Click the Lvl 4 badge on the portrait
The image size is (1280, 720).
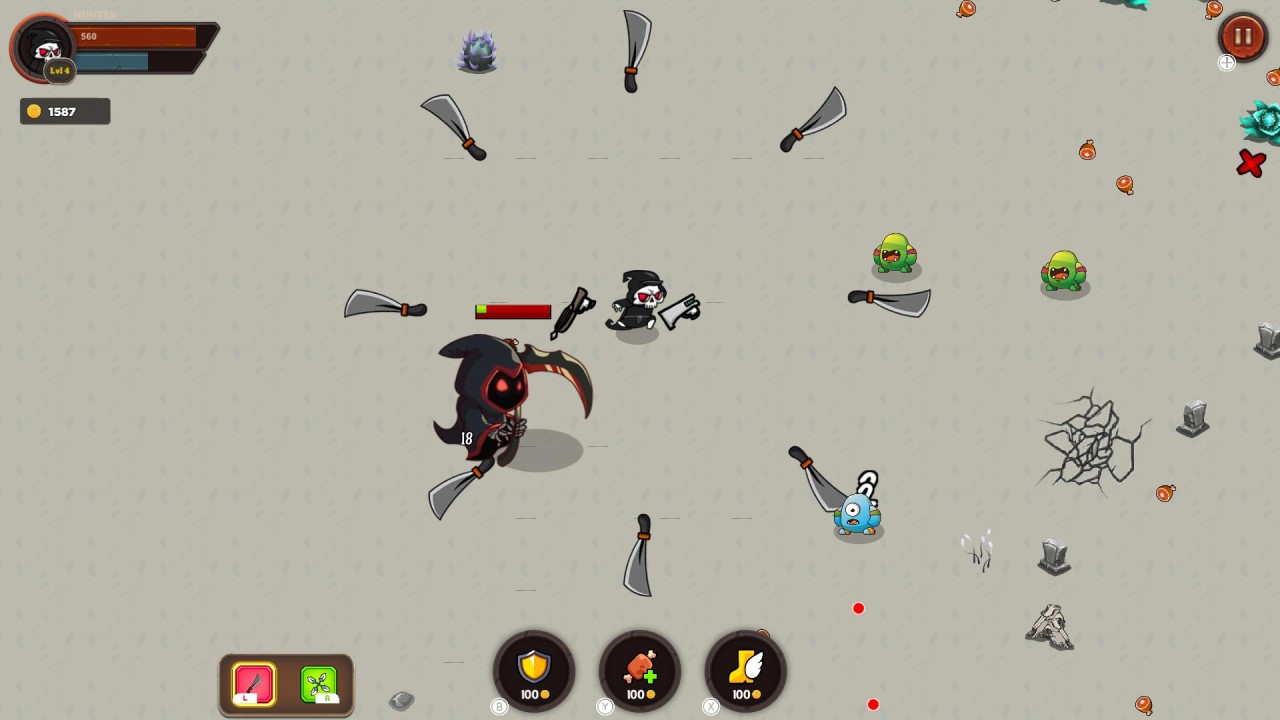pyautogui.click(x=58, y=70)
